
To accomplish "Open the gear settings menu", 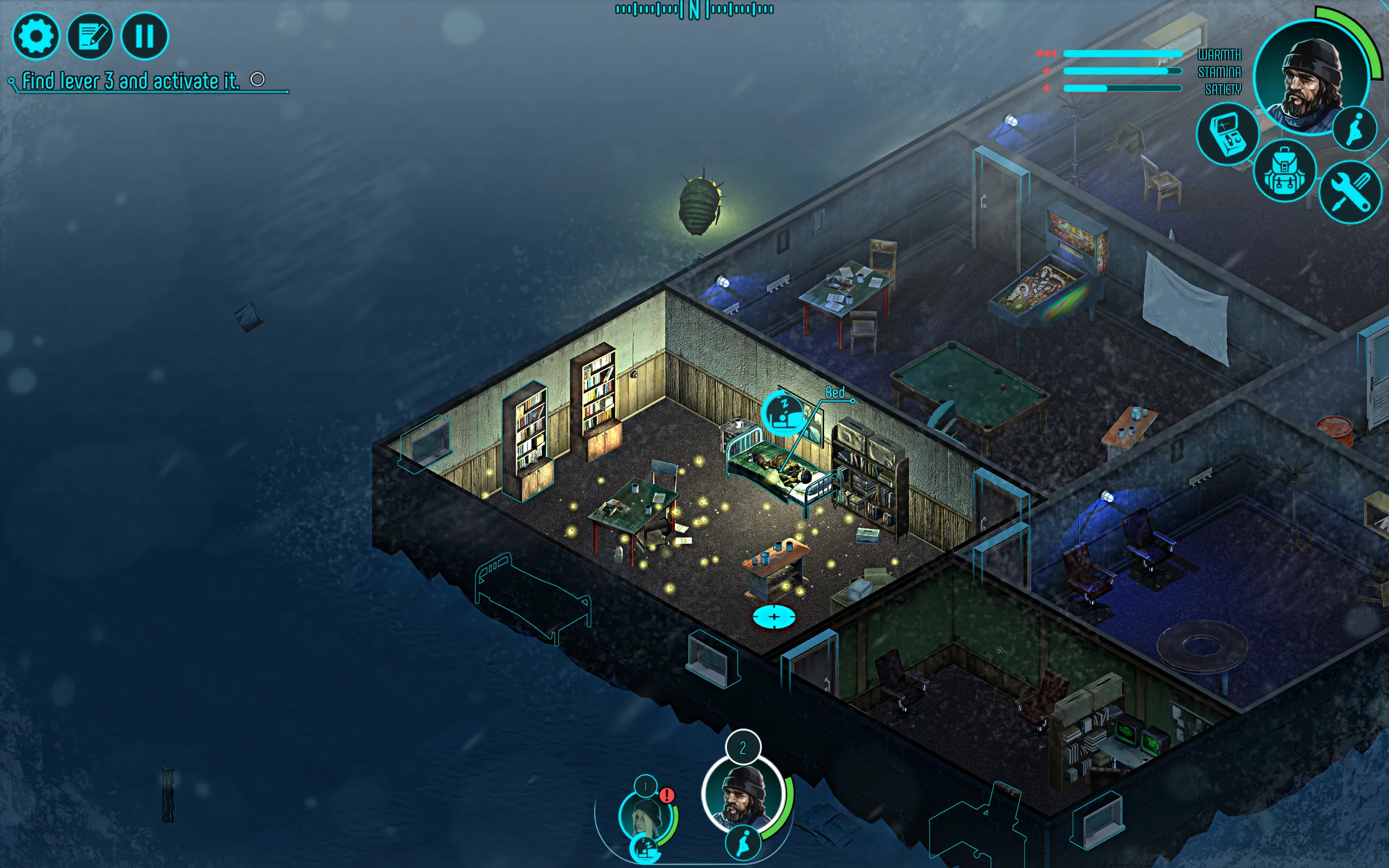I will (x=36, y=36).
